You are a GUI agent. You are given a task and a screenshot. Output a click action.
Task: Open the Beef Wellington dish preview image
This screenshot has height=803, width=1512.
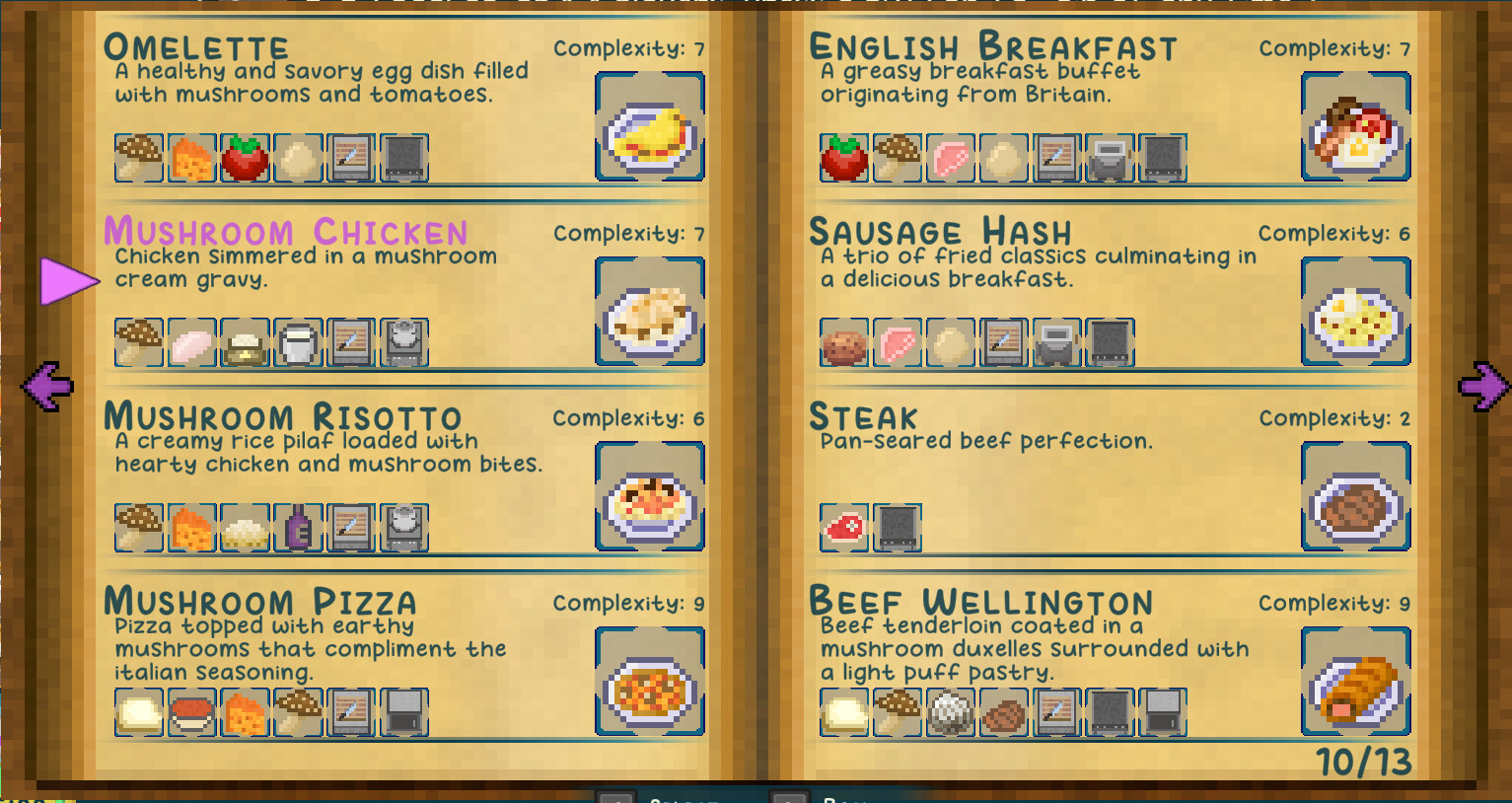(x=1356, y=681)
